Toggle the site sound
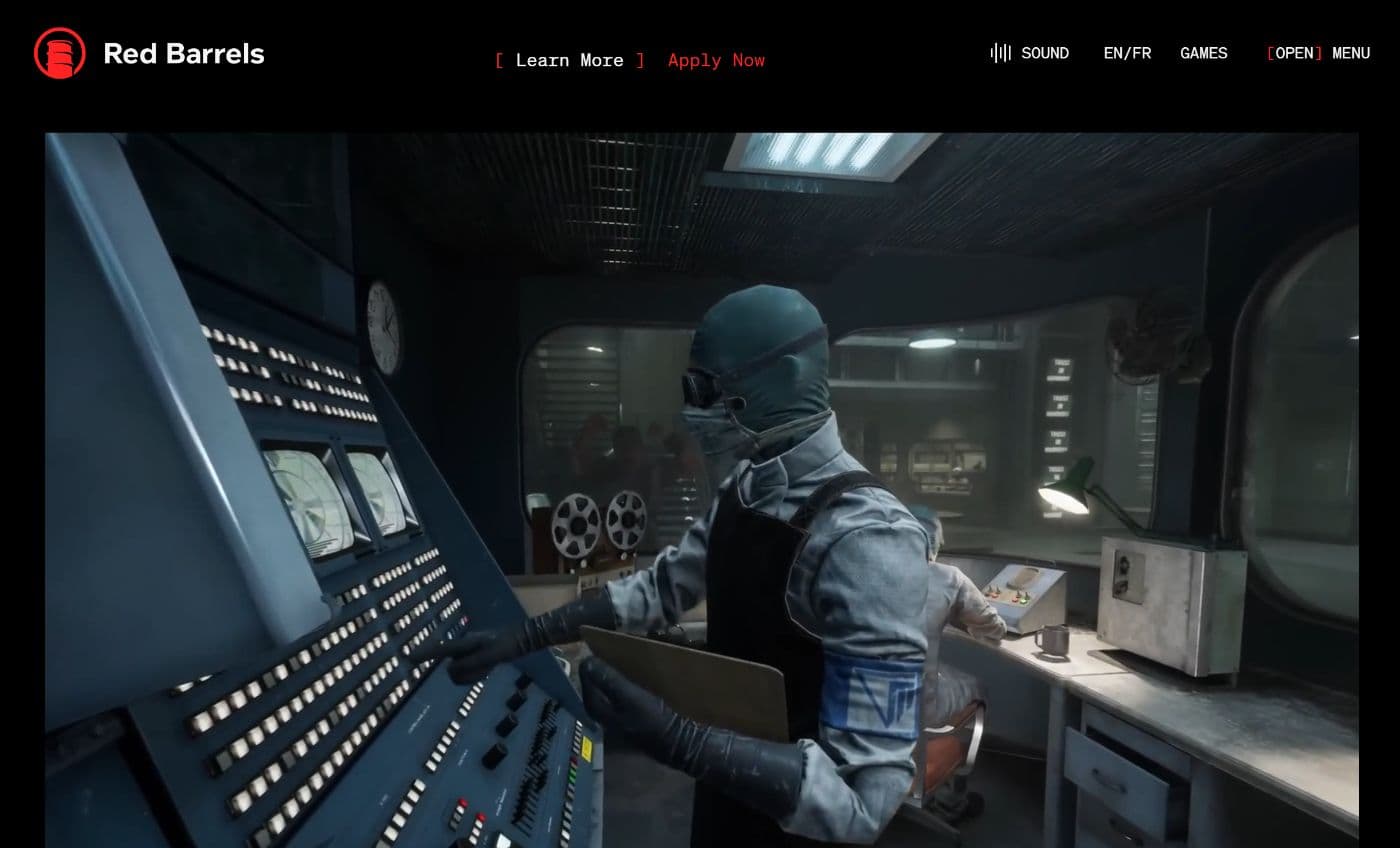 1030,53
